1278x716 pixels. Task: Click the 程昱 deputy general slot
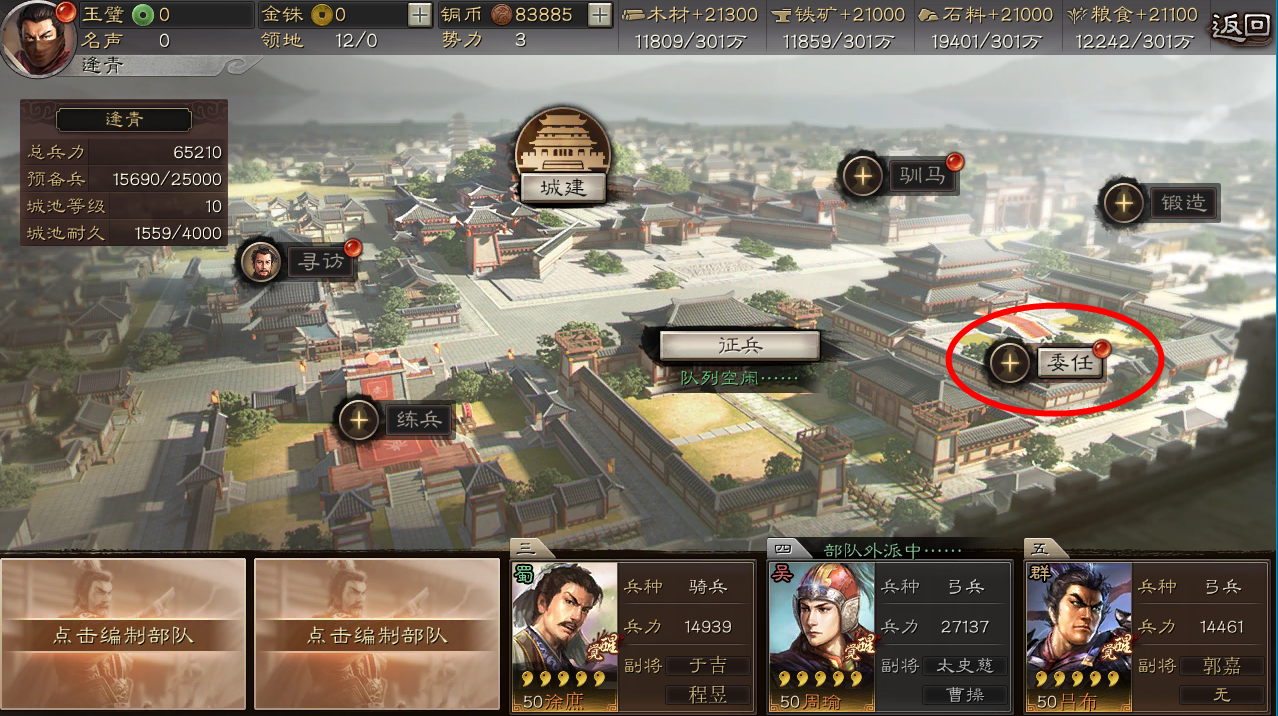708,694
